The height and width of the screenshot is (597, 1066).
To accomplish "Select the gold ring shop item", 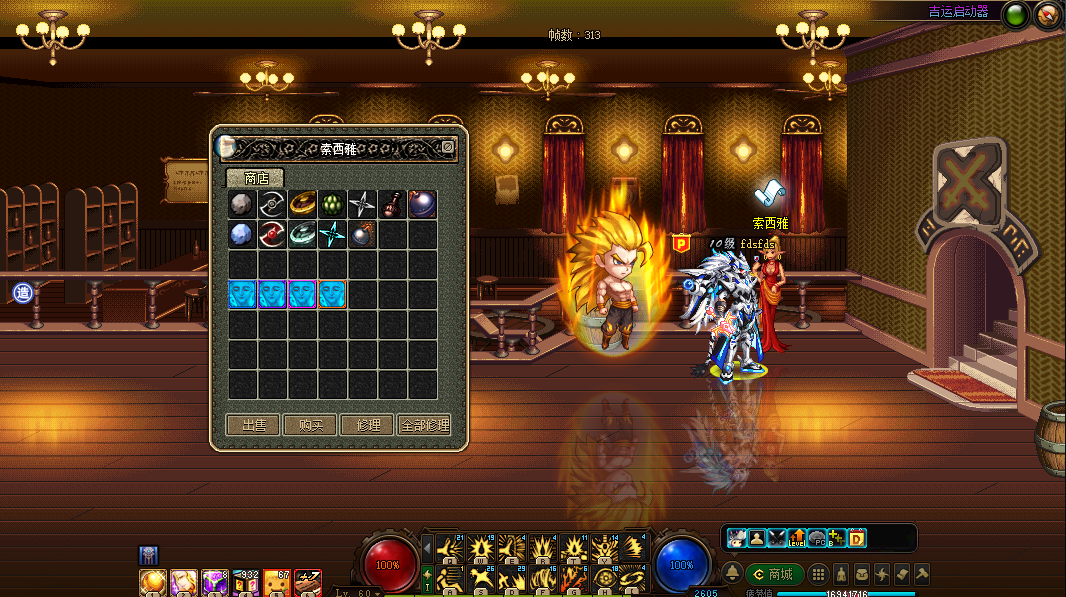I will (303, 204).
